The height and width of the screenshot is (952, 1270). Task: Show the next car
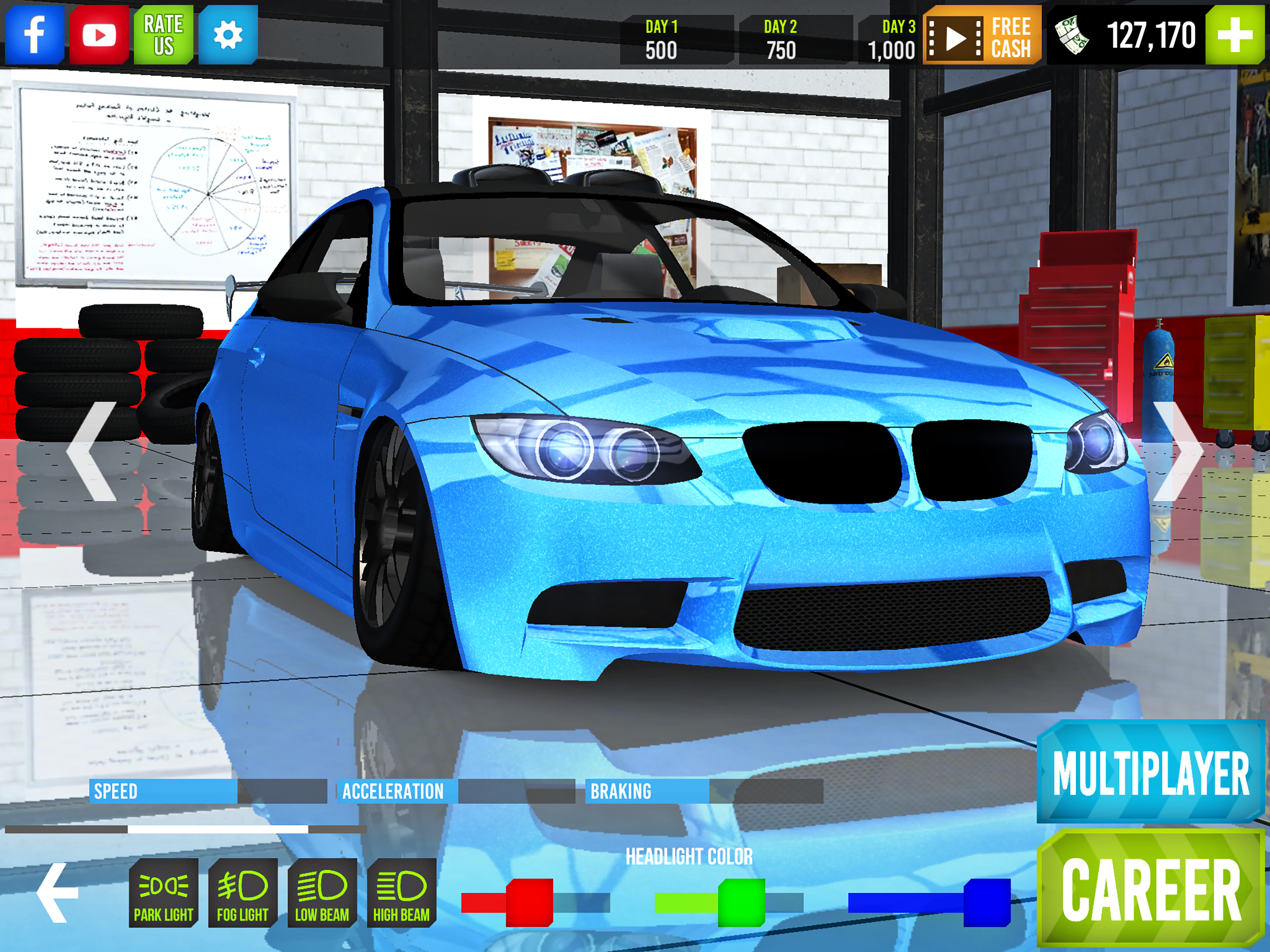pyautogui.click(x=1177, y=451)
